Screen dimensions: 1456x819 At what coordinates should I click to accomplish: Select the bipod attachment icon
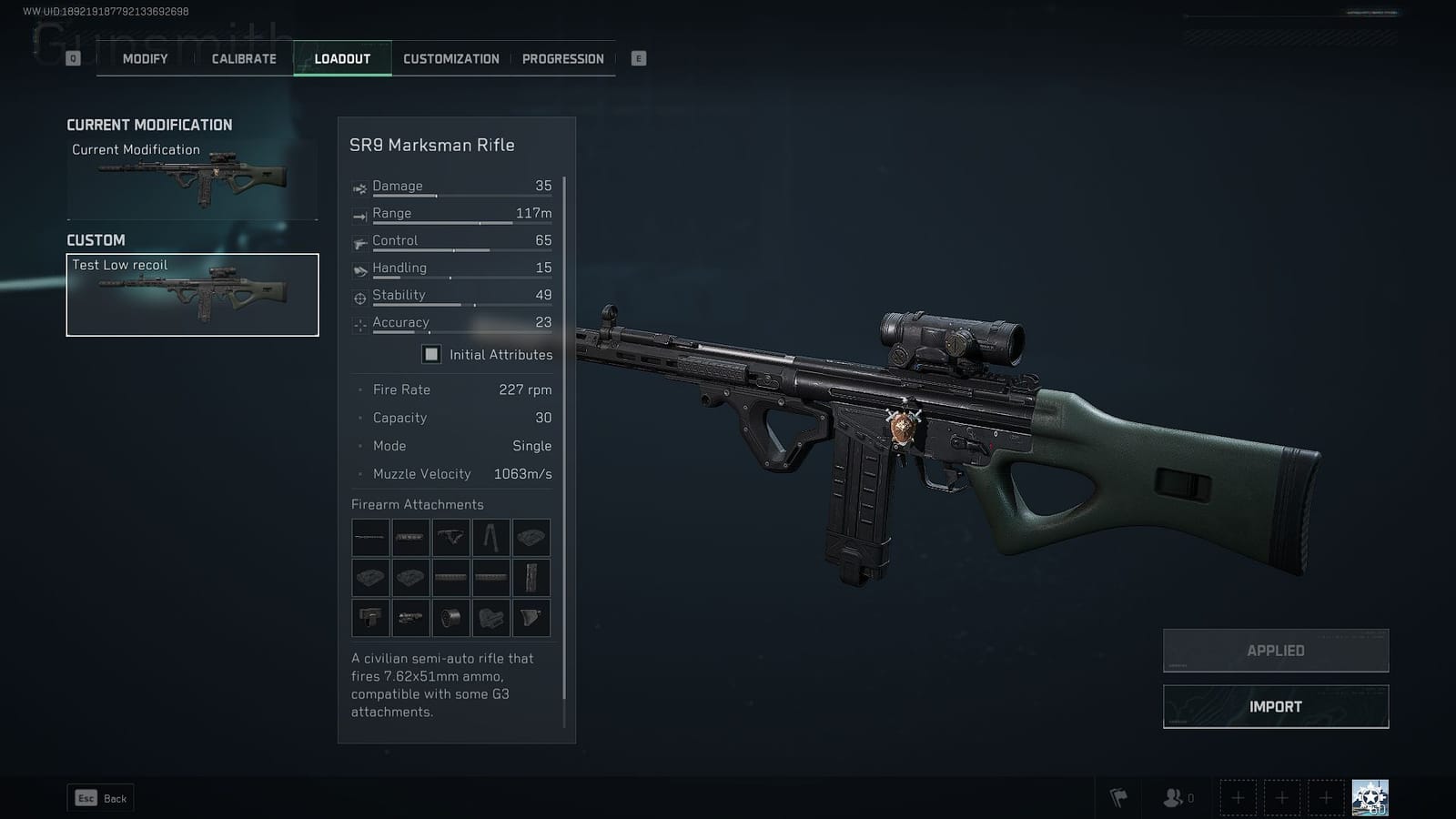(491, 538)
